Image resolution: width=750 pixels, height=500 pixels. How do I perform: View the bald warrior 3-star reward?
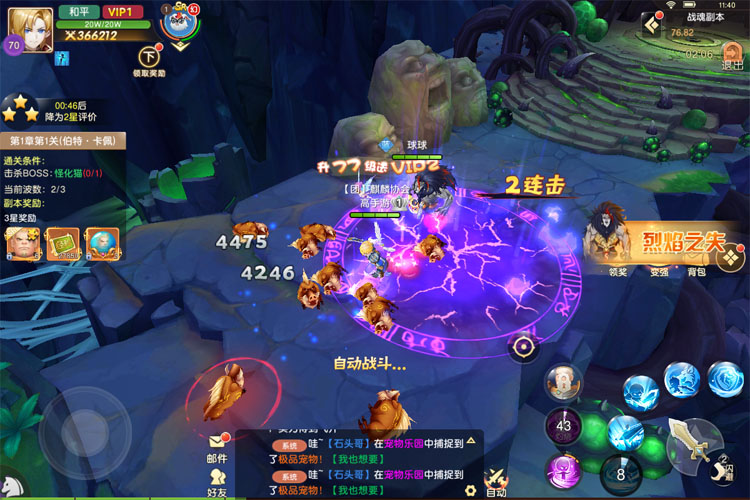22,243
